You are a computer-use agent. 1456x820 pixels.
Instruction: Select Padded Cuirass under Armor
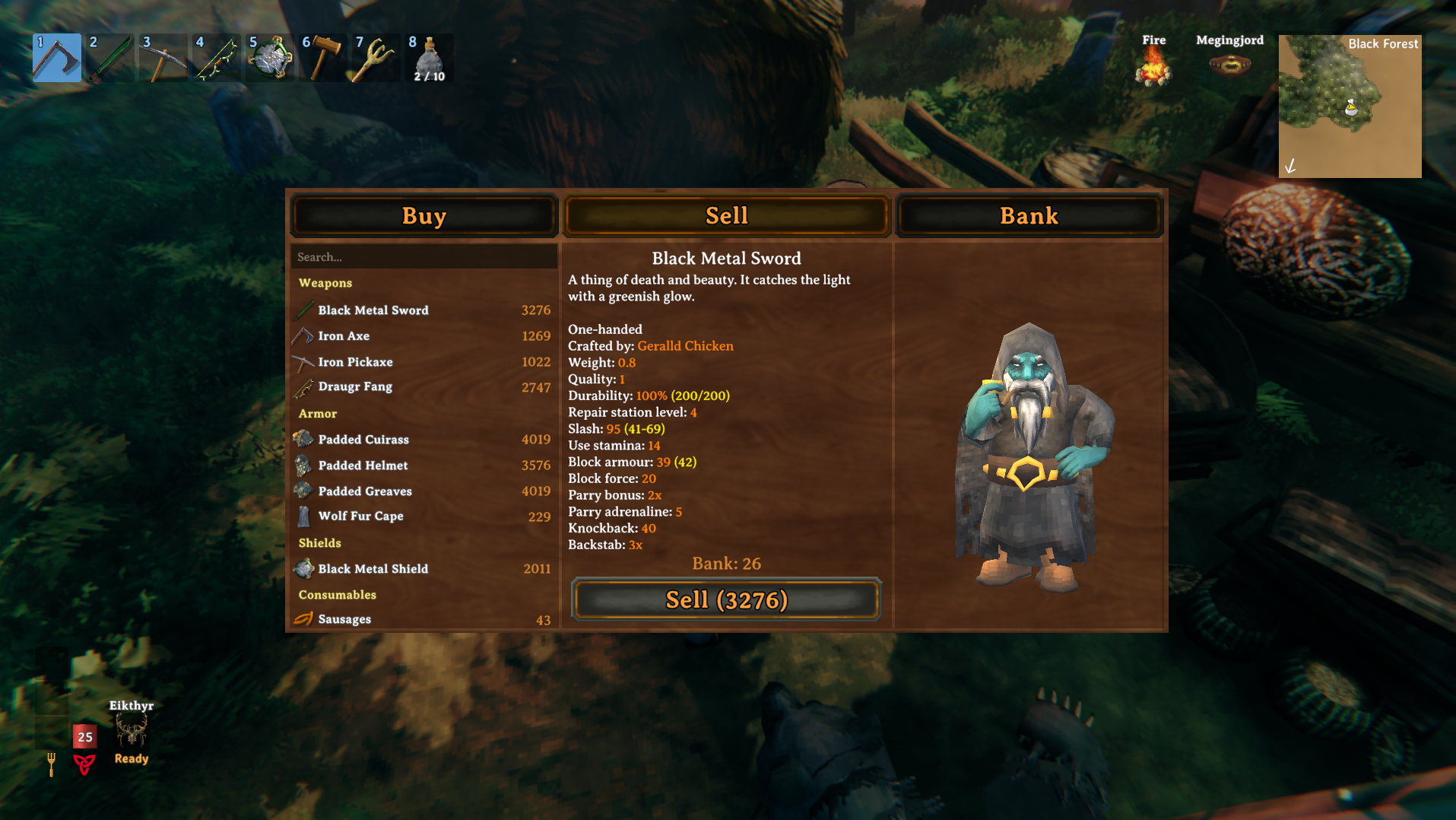pyautogui.click(x=363, y=440)
